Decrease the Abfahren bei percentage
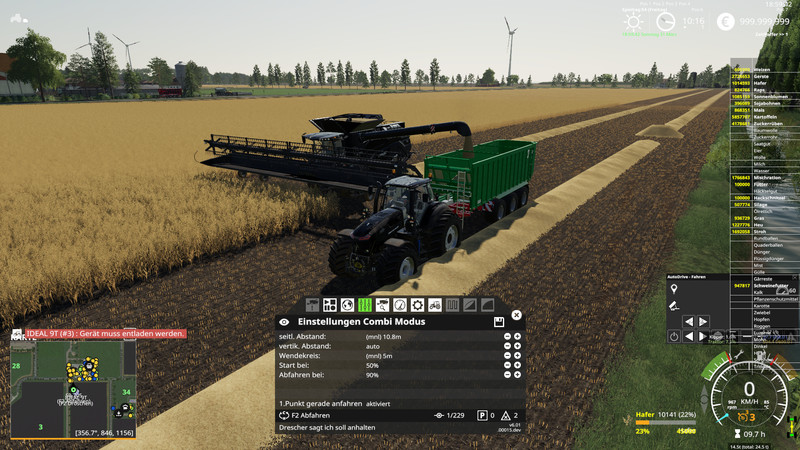800x450 pixels. (506, 375)
